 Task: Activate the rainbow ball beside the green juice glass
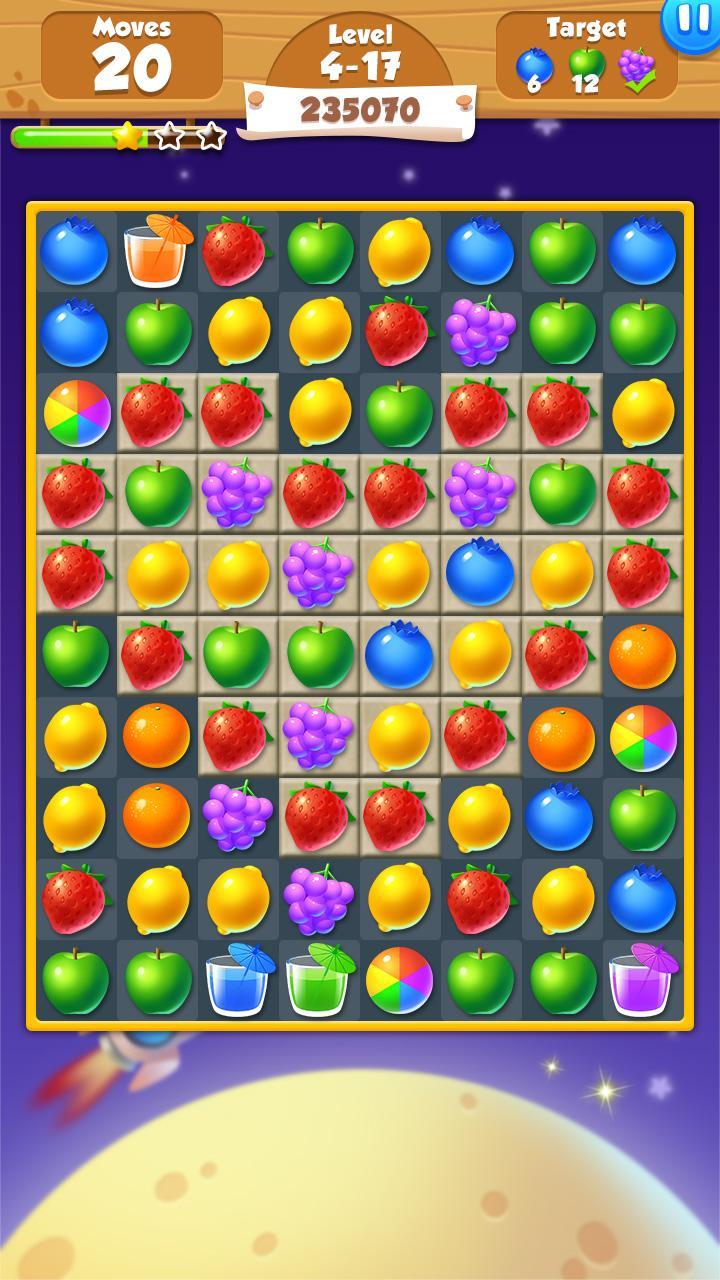(x=399, y=980)
